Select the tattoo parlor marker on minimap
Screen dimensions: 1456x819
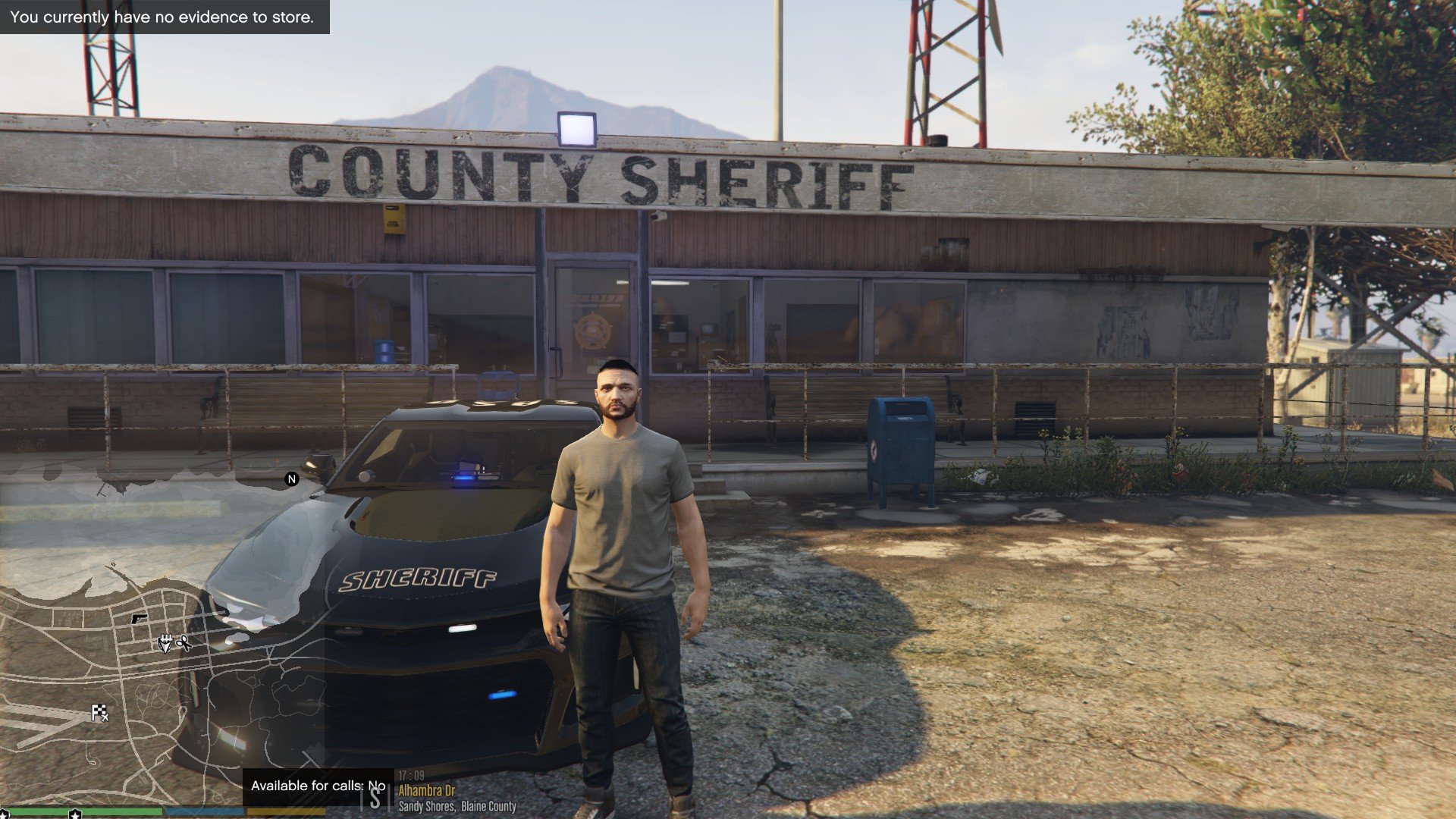point(165,644)
